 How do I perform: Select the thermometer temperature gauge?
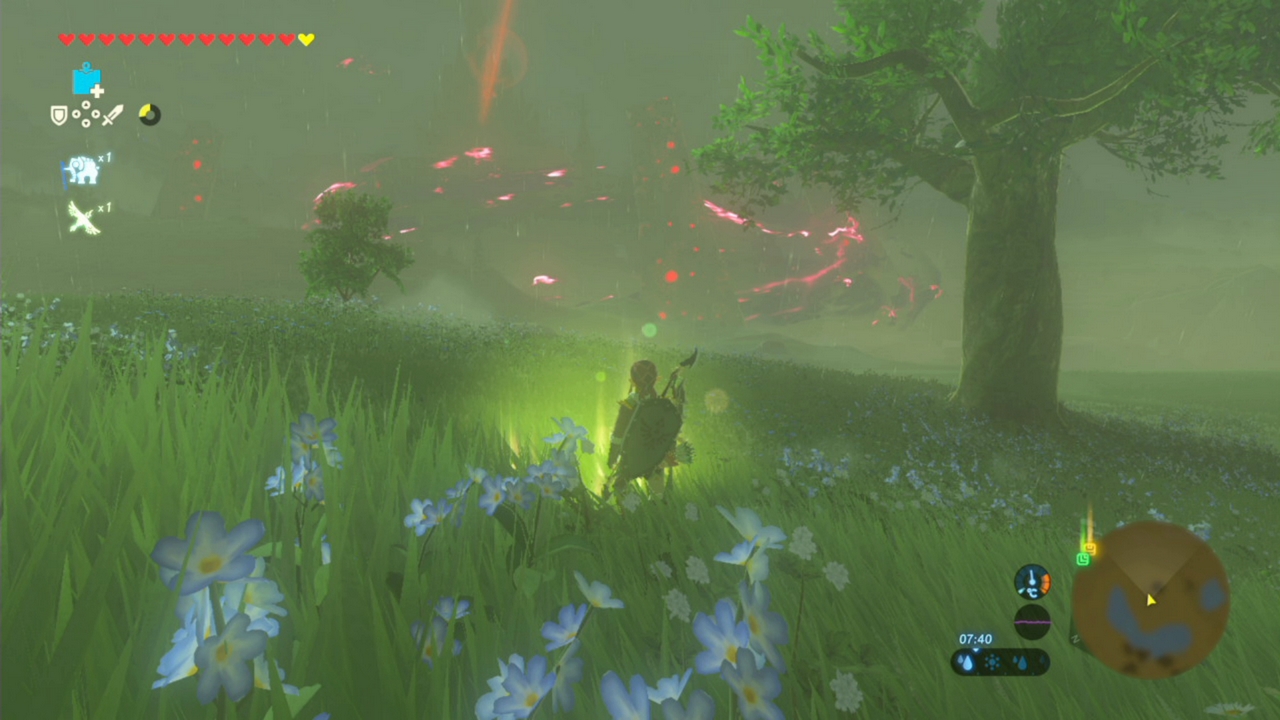[x=1032, y=581]
